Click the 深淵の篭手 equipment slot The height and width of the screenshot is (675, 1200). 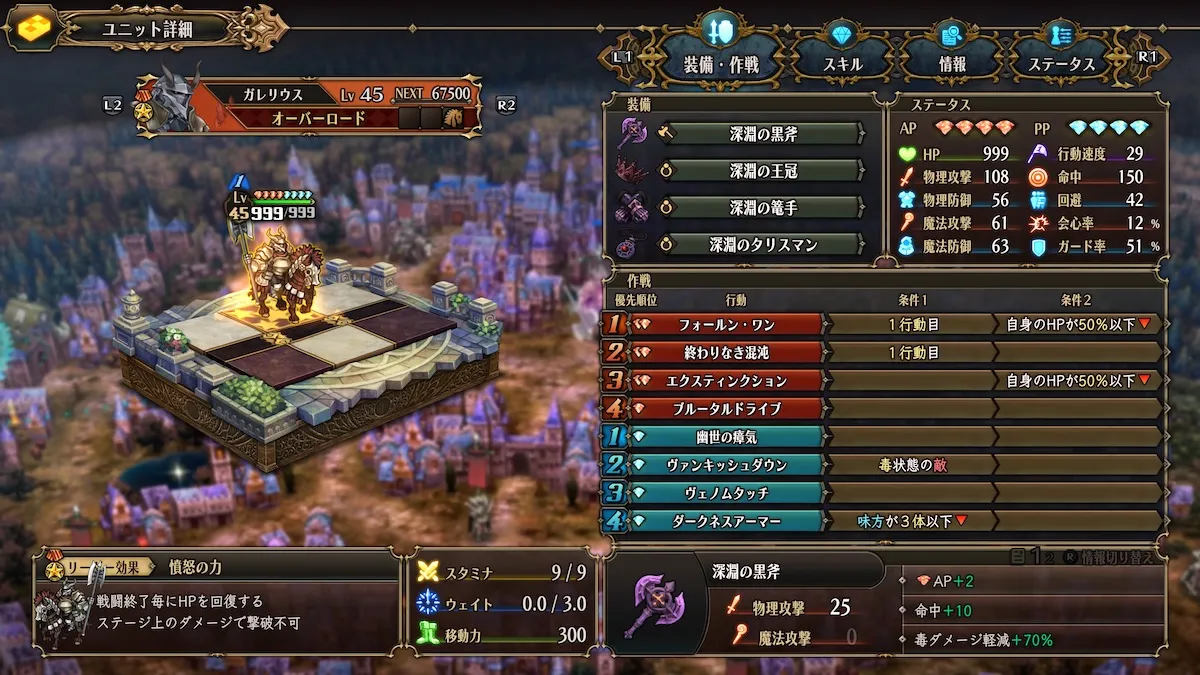pos(762,208)
